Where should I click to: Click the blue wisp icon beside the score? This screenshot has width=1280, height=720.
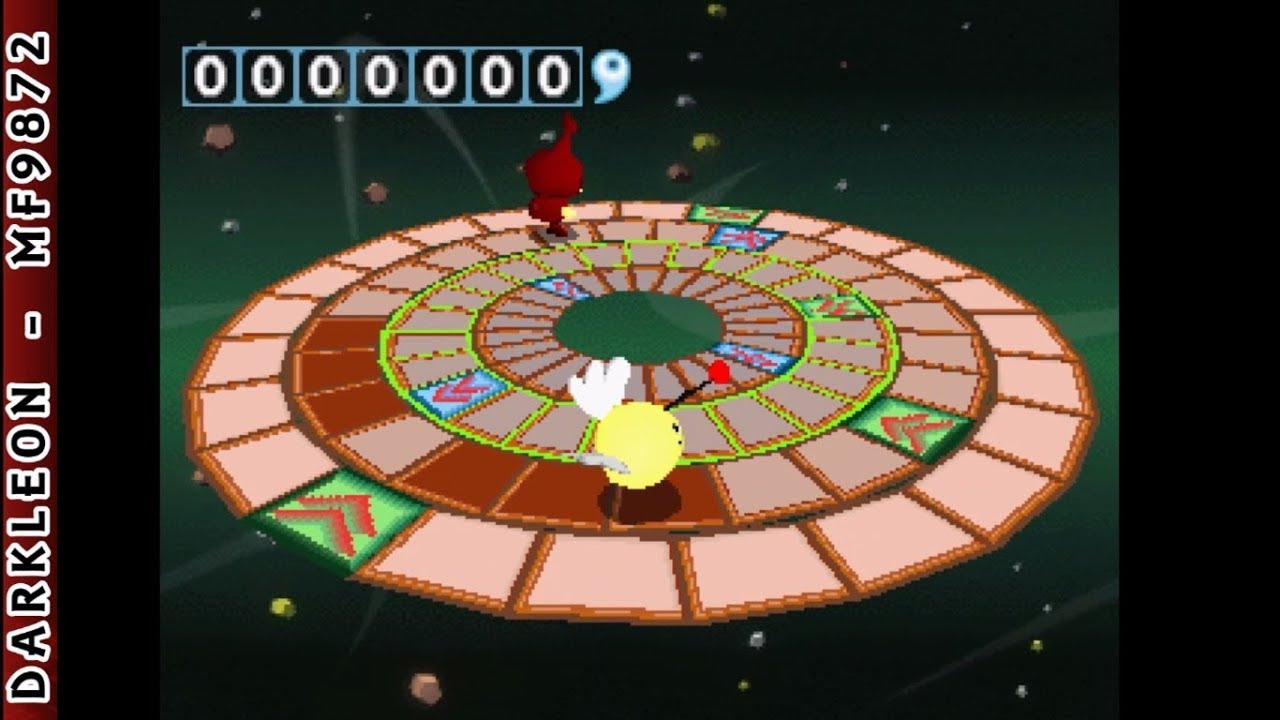pyautogui.click(x=609, y=76)
